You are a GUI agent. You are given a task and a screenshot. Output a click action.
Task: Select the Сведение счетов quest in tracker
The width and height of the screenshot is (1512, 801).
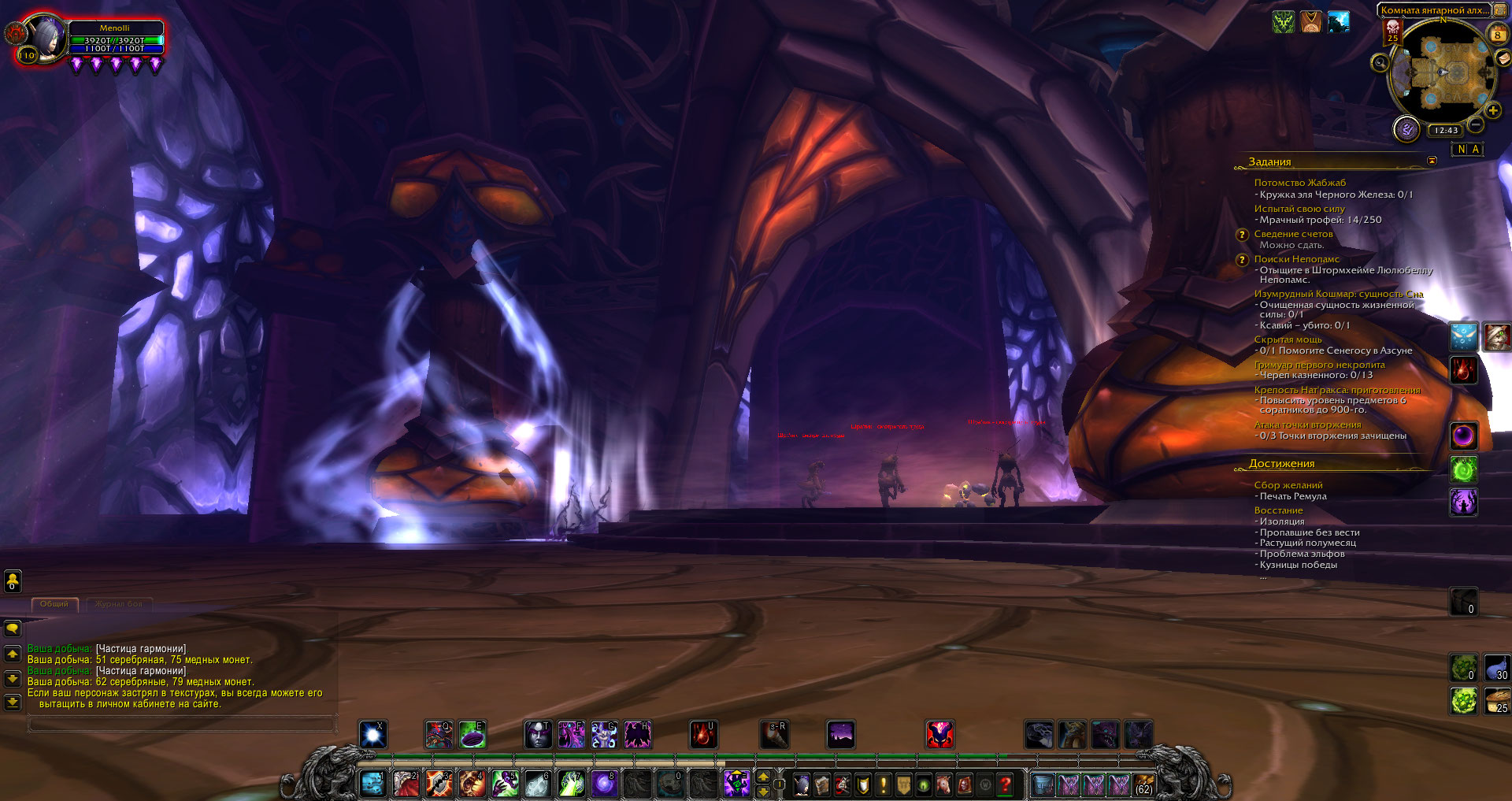pos(1293,234)
